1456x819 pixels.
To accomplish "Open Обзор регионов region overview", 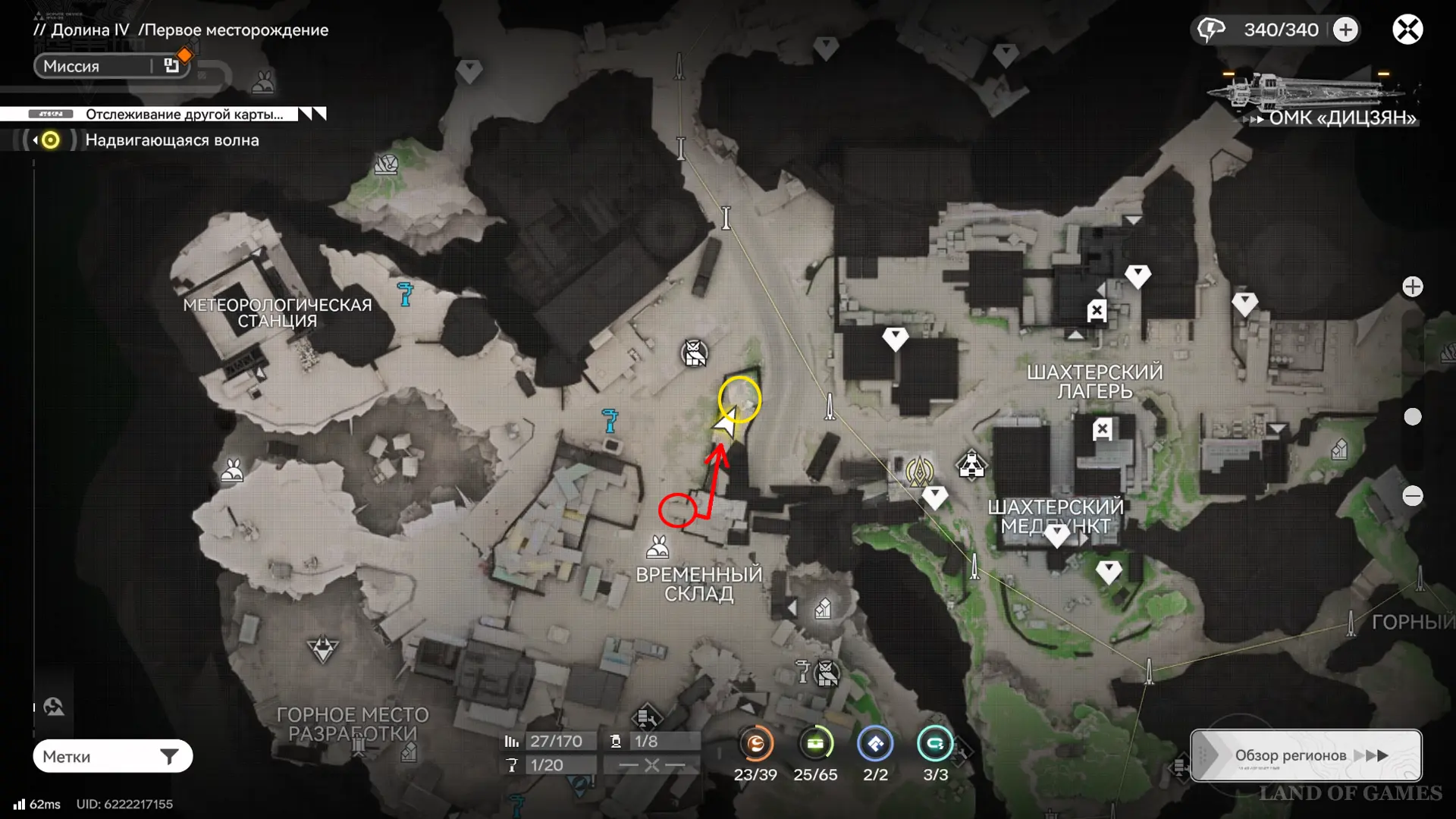I will coord(1305,755).
